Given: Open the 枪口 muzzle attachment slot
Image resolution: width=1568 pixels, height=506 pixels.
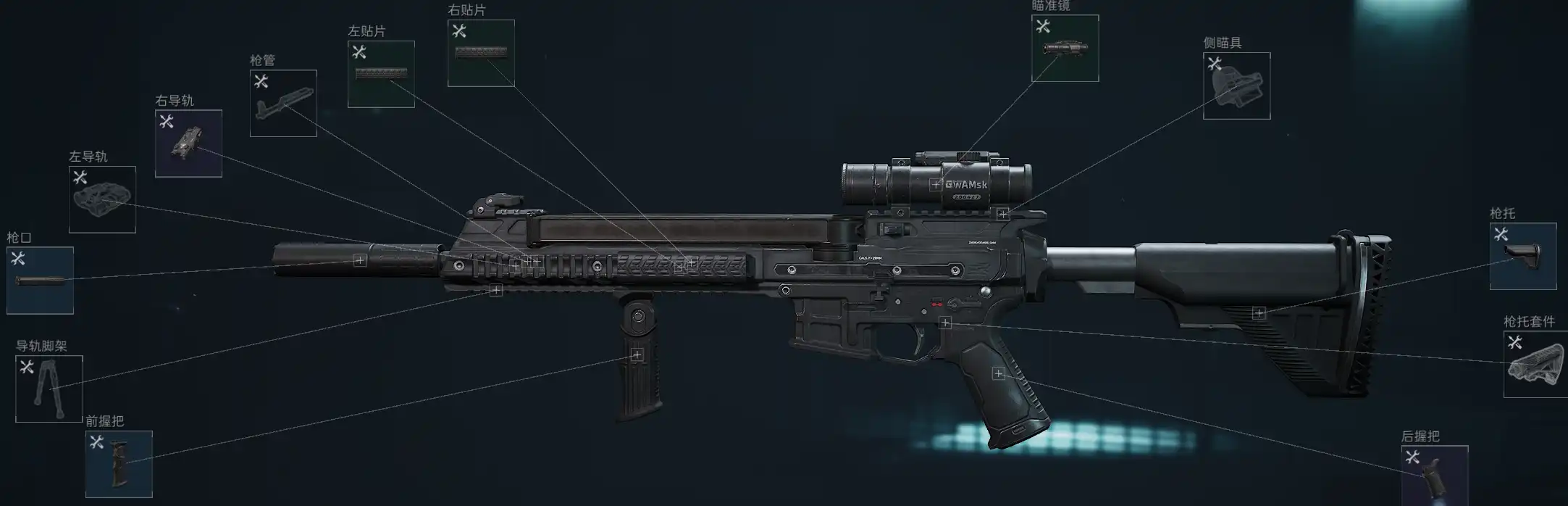Looking at the screenshot, I should coord(40,281).
